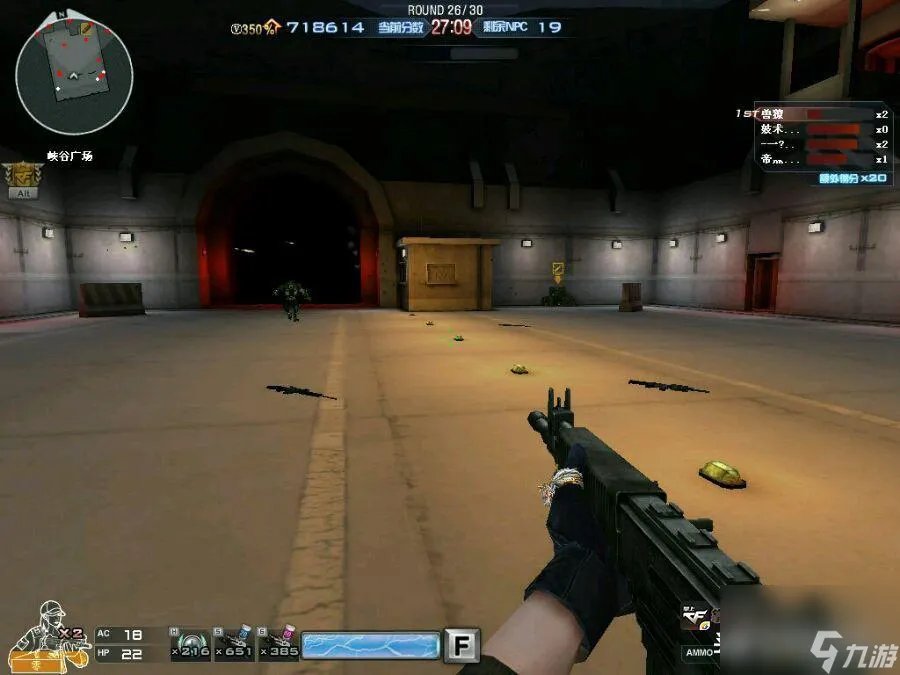Open the gold badge Alt menu icon
This screenshot has height=675, width=900.
(x=17, y=181)
